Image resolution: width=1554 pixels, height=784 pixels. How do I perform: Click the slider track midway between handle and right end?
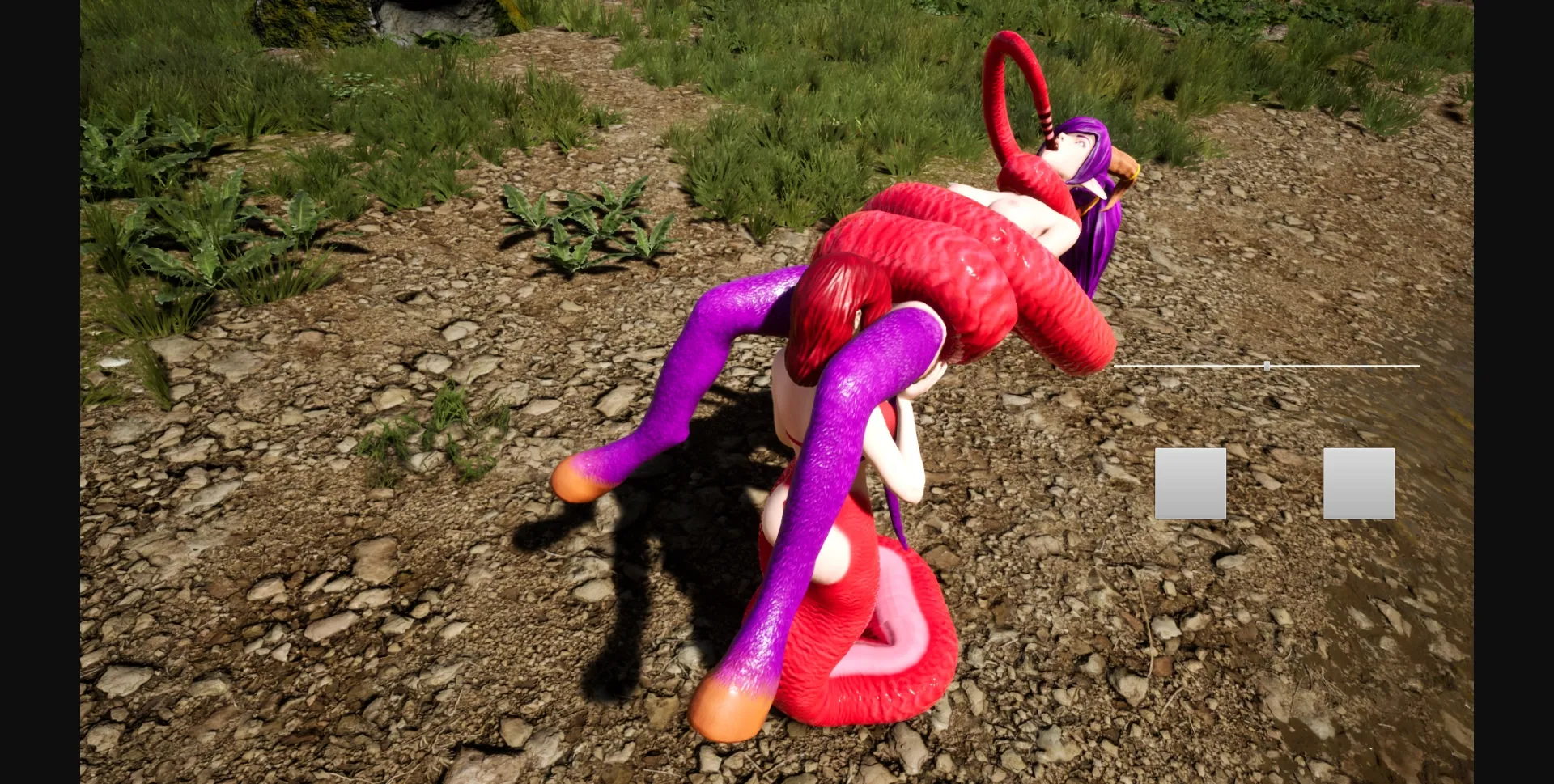tap(1342, 366)
